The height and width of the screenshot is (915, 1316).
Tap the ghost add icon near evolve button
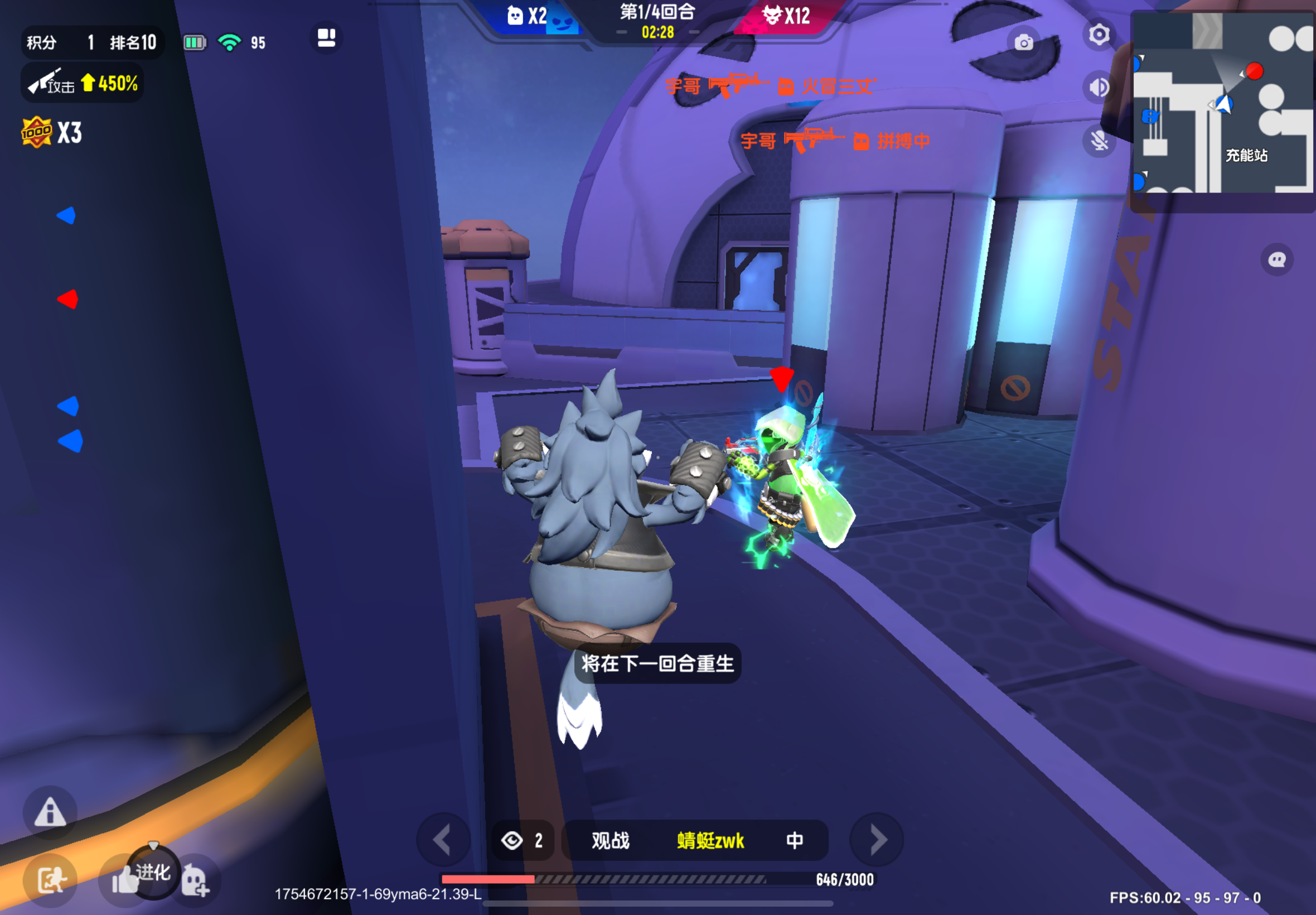[x=194, y=880]
